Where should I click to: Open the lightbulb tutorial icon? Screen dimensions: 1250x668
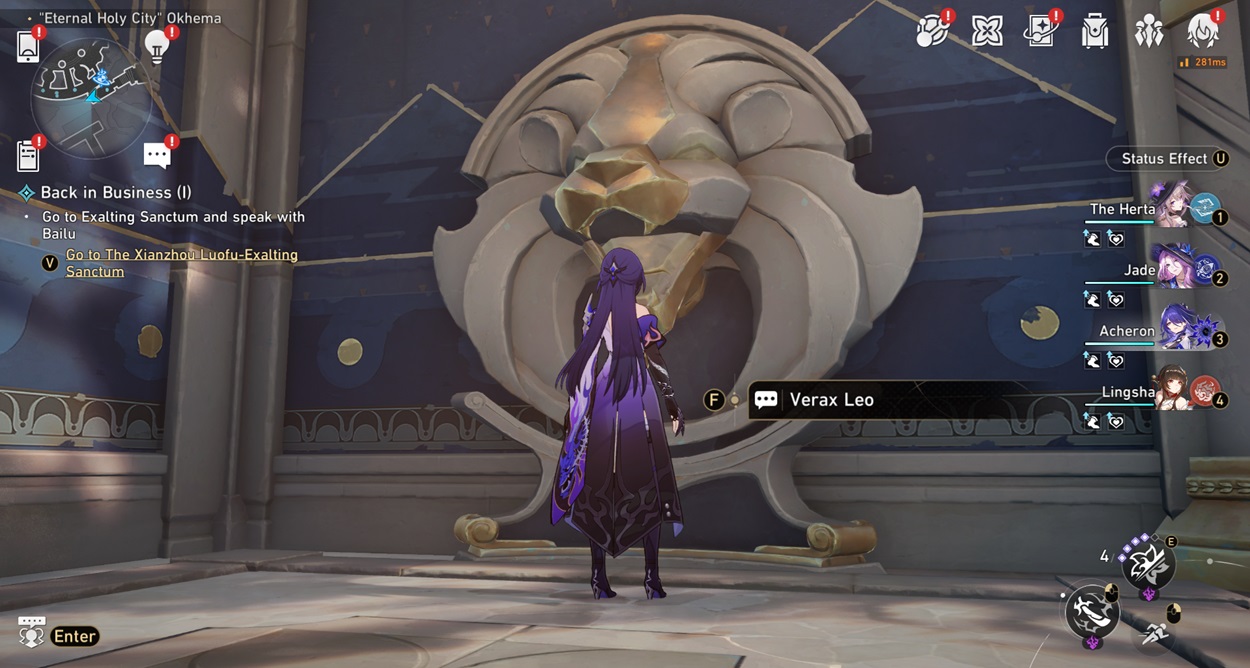click(156, 46)
